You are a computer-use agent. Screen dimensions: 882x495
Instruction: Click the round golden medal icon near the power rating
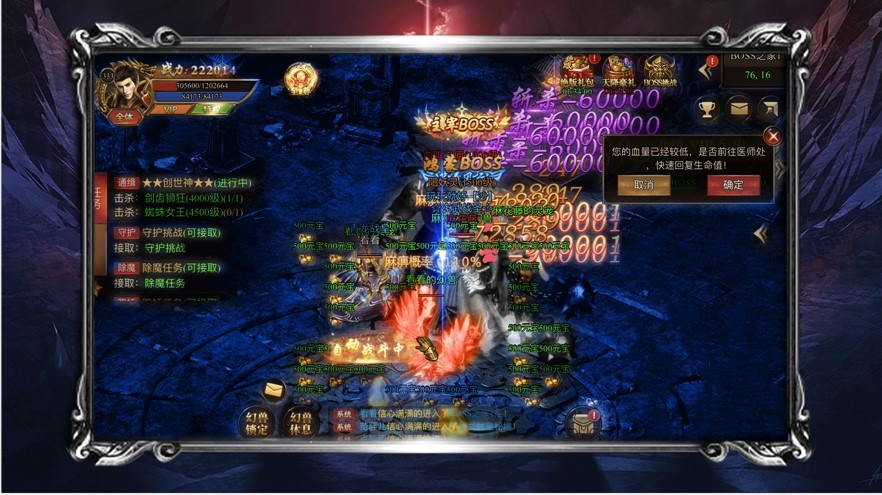click(299, 79)
